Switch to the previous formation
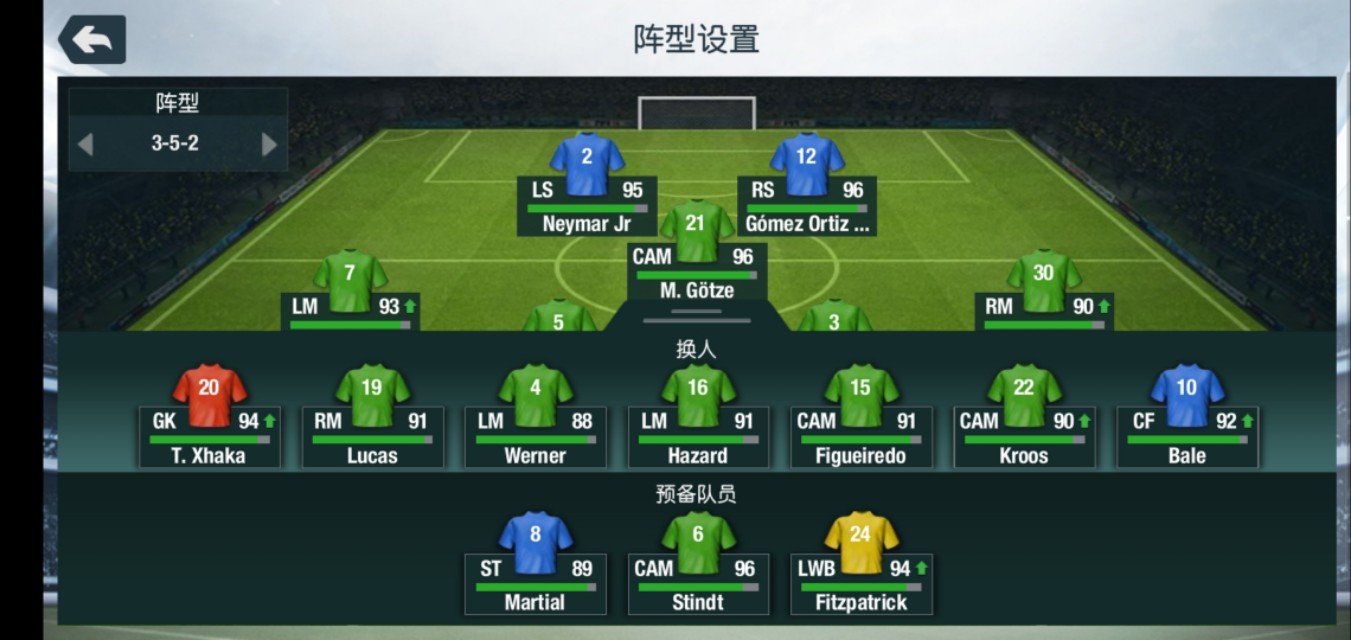Screen dimensions: 1351x640 (x=85, y=144)
